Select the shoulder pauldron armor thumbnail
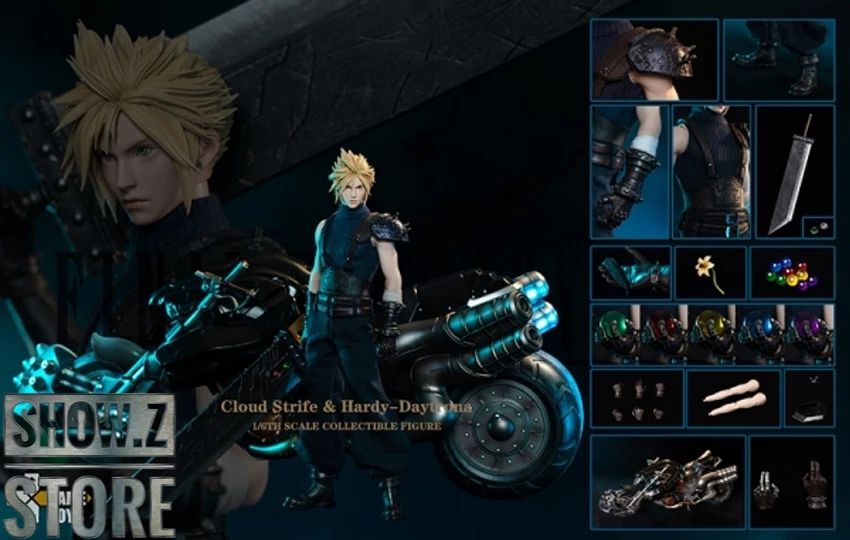 tap(654, 59)
